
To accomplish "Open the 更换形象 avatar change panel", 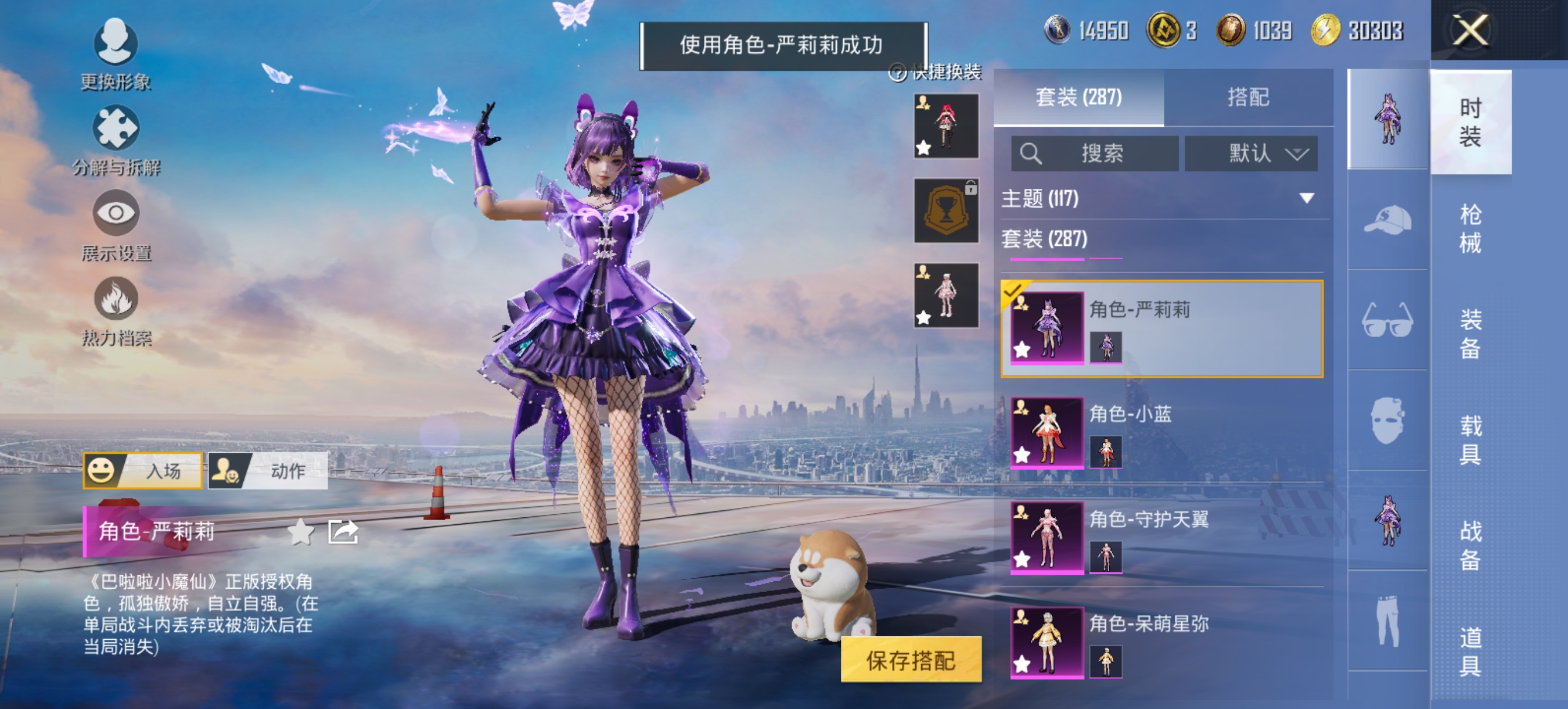I will click(117, 46).
